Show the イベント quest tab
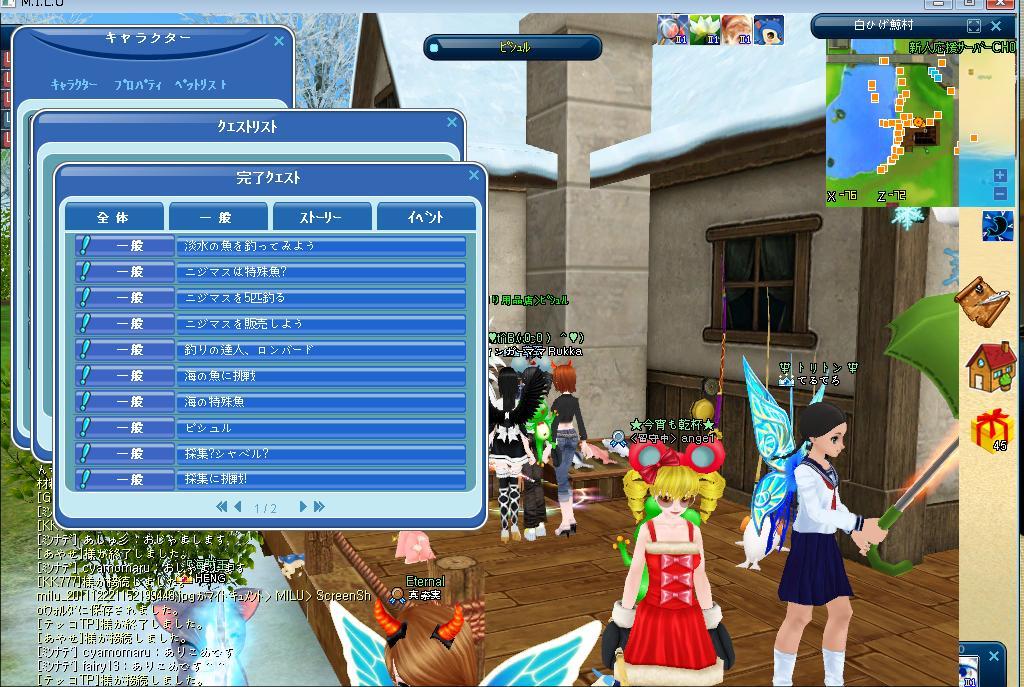Image resolution: width=1024 pixels, height=687 pixels. pyautogui.click(x=425, y=217)
